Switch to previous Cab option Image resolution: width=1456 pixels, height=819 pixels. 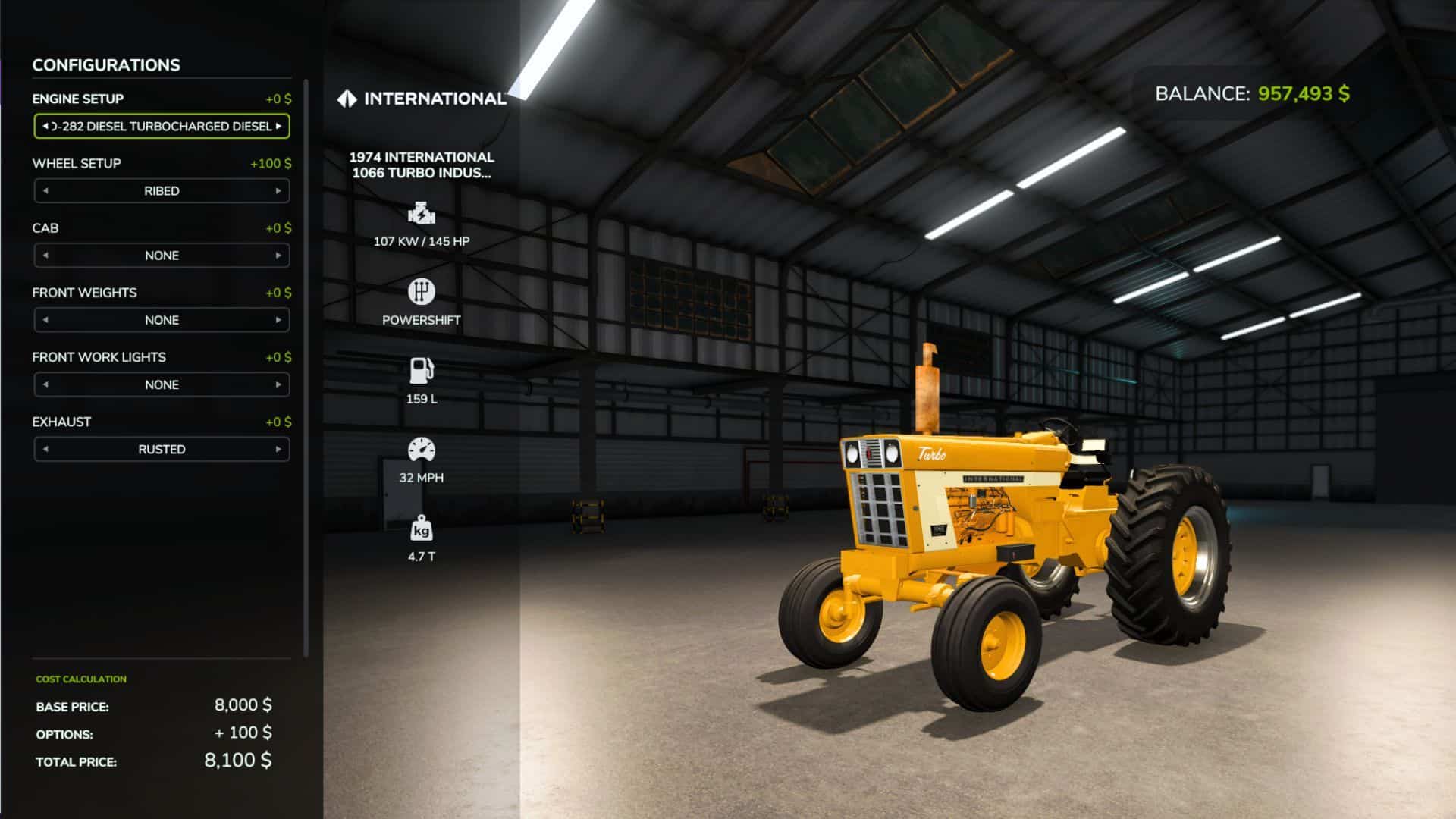(45, 256)
